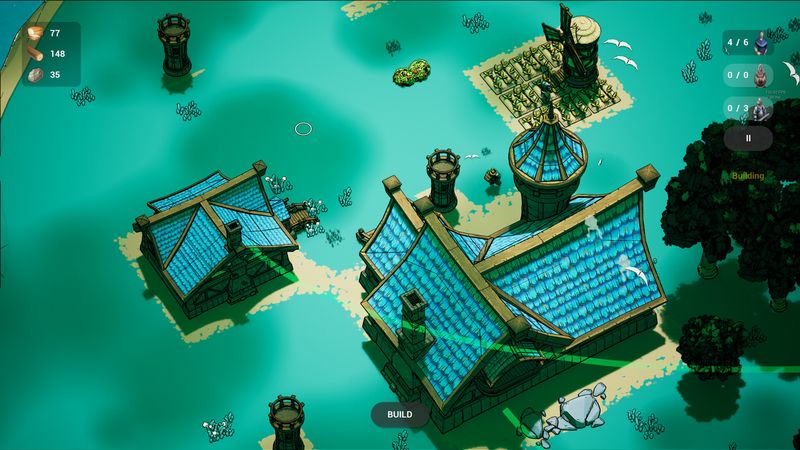
Task: Pause the game with the pause button
Action: click(x=748, y=139)
